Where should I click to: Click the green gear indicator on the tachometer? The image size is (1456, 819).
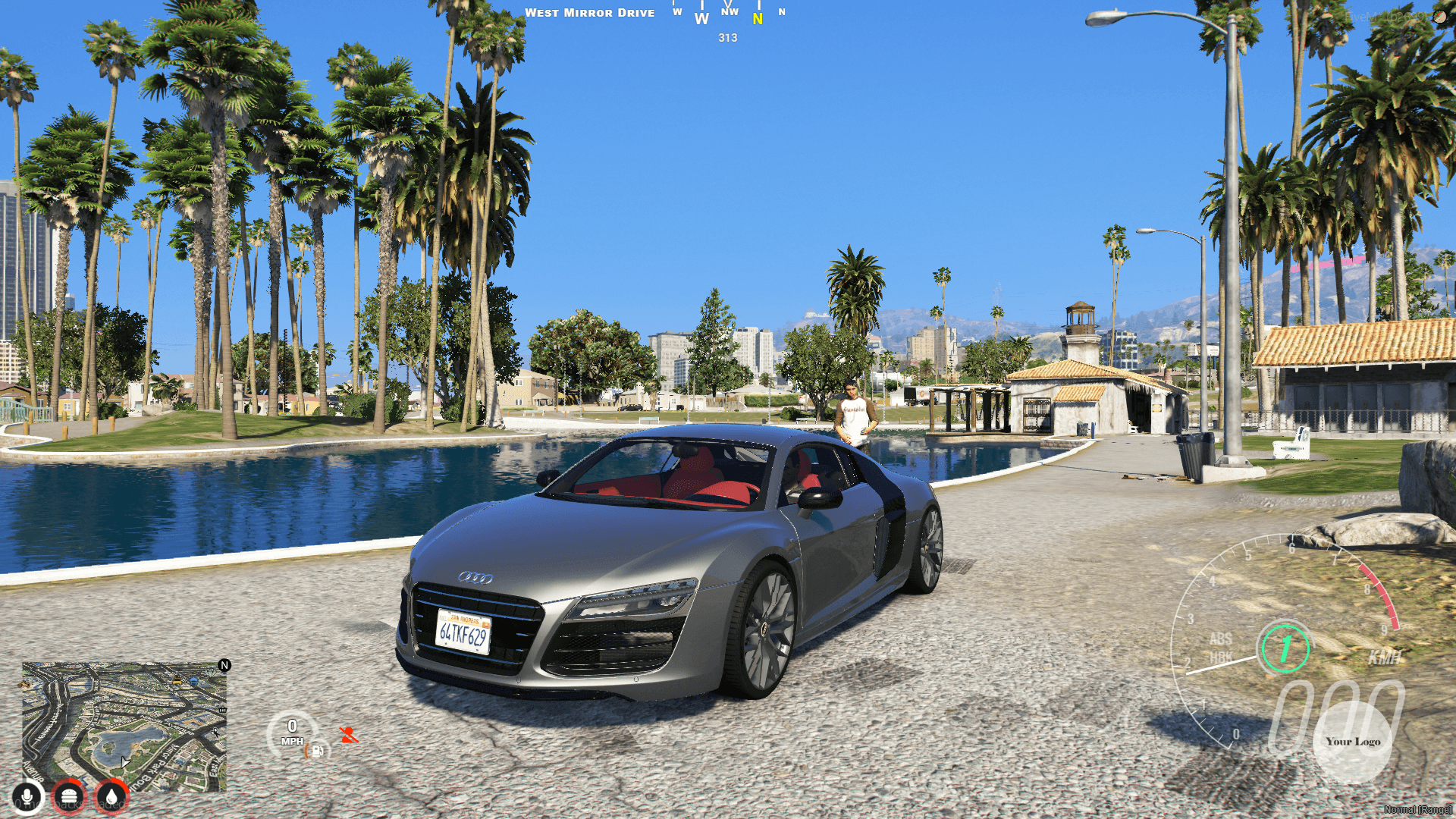tap(1286, 648)
